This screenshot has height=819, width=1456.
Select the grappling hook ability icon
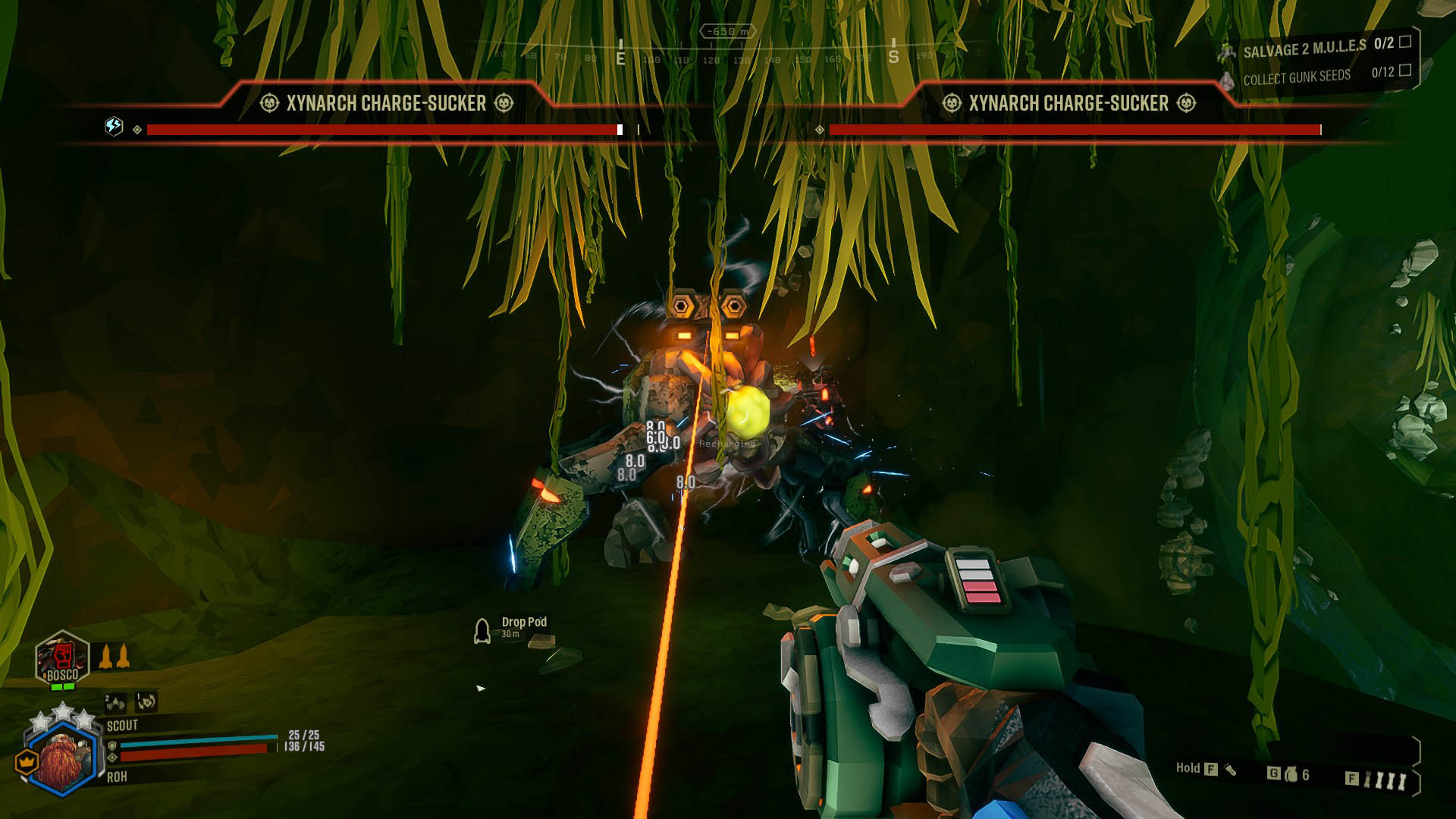(x=145, y=703)
